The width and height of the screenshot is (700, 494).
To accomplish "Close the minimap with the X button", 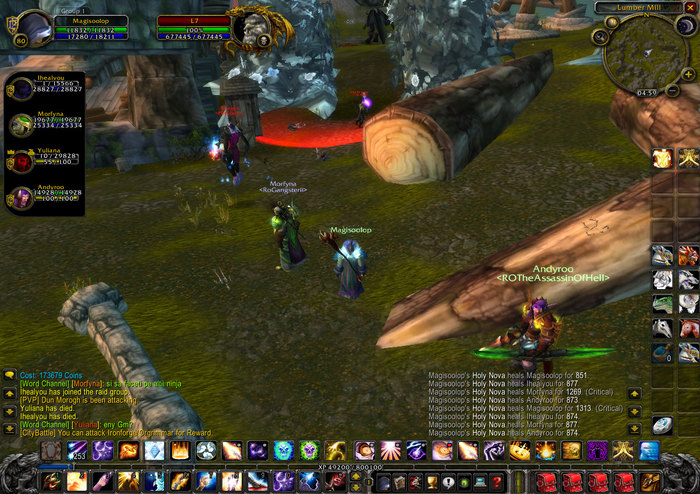I will point(689,6).
